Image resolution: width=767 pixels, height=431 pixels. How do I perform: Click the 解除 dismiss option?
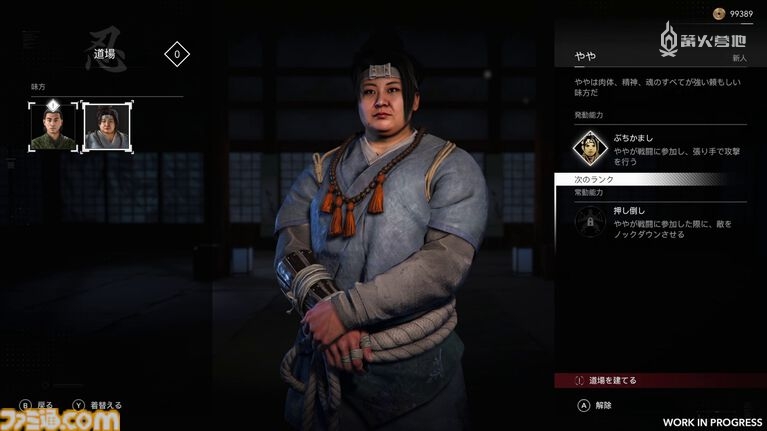[601, 405]
